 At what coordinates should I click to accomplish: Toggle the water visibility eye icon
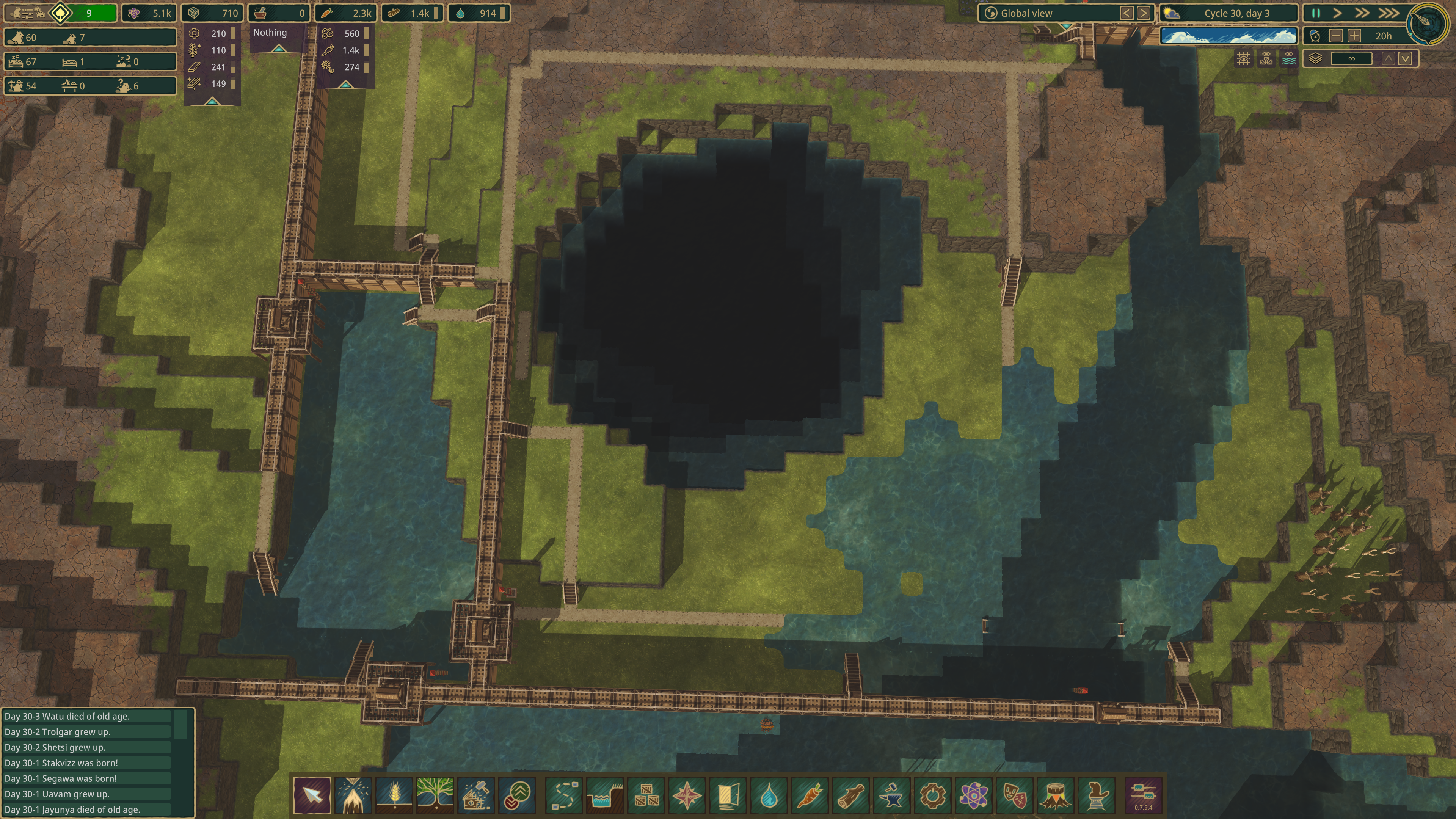tap(1289, 59)
